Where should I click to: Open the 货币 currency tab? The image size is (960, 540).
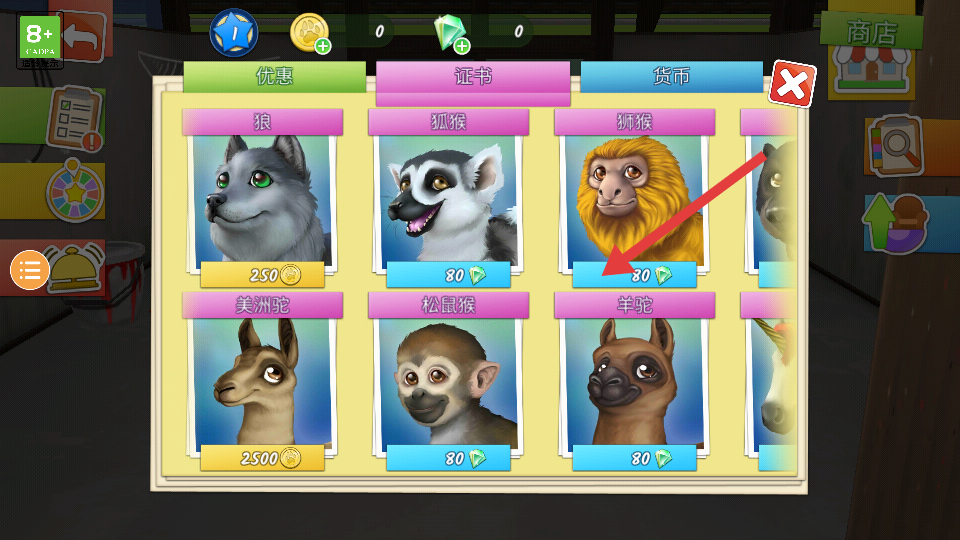pos(671,77)
